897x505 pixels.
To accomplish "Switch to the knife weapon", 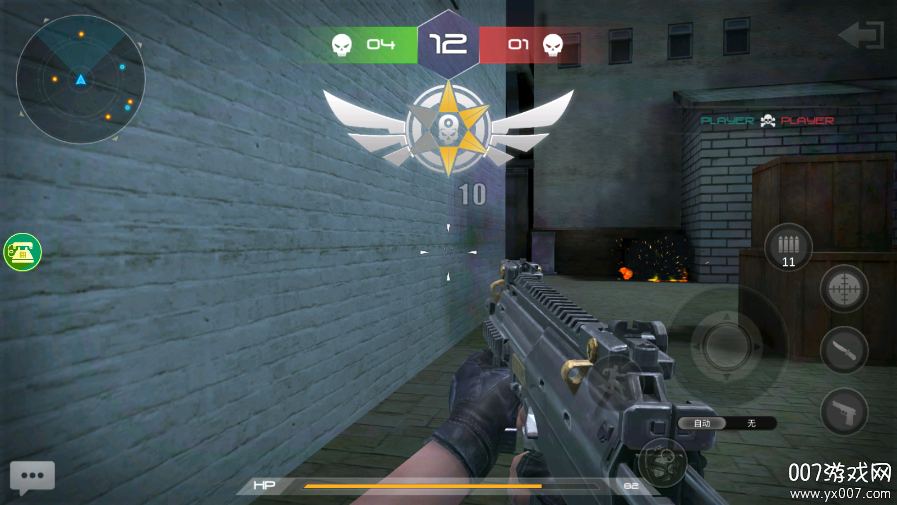I will 843,350.
